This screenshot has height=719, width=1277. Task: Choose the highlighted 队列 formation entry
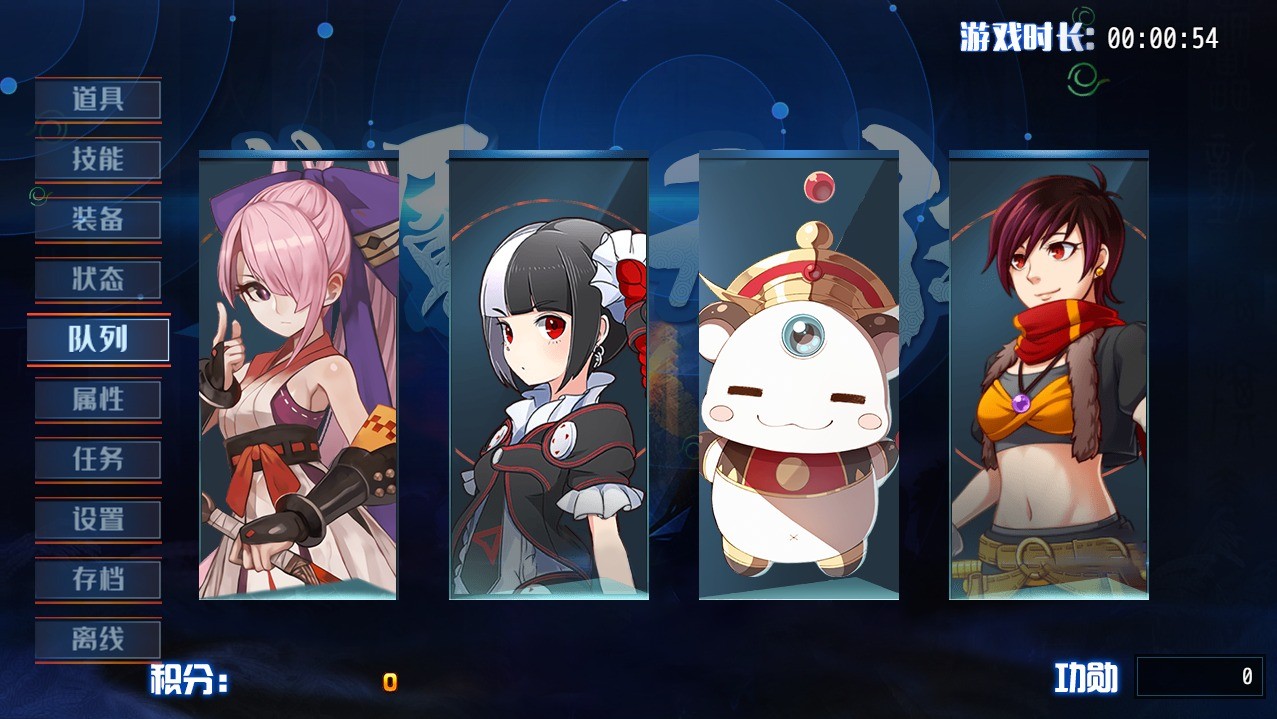click(98, 340)
